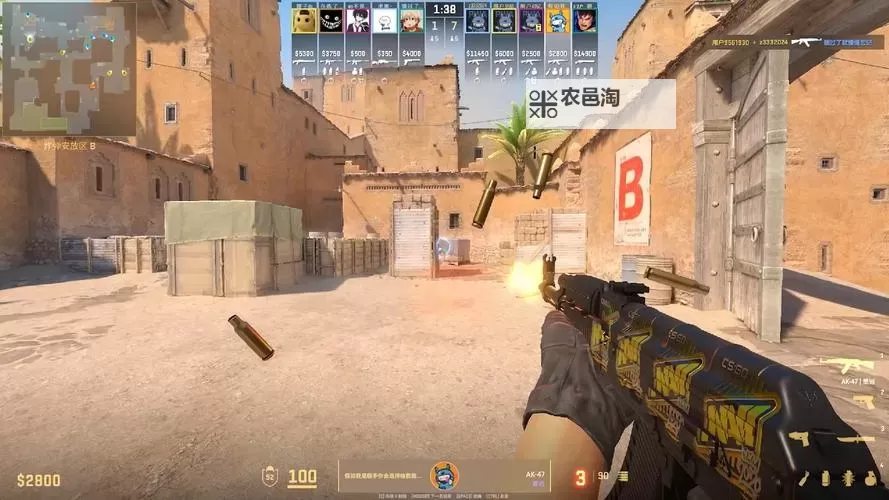Image resolution: width=889 pixels, height=500 pixels.
Task: Select the black grinning-face player avatar
Action: click(x=331, y=21)
